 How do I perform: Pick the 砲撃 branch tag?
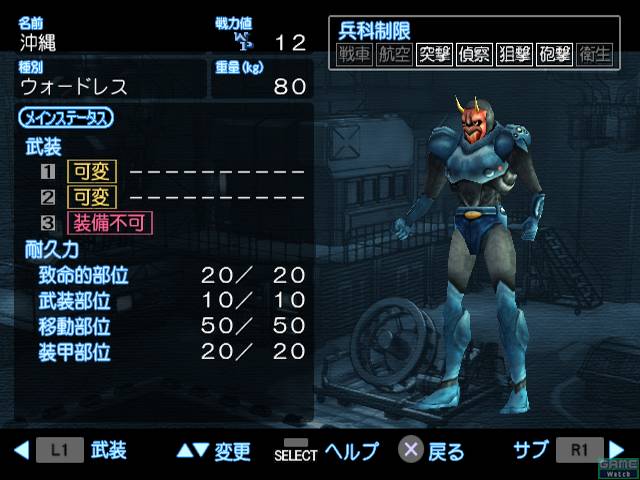click(x=554, y=55)
